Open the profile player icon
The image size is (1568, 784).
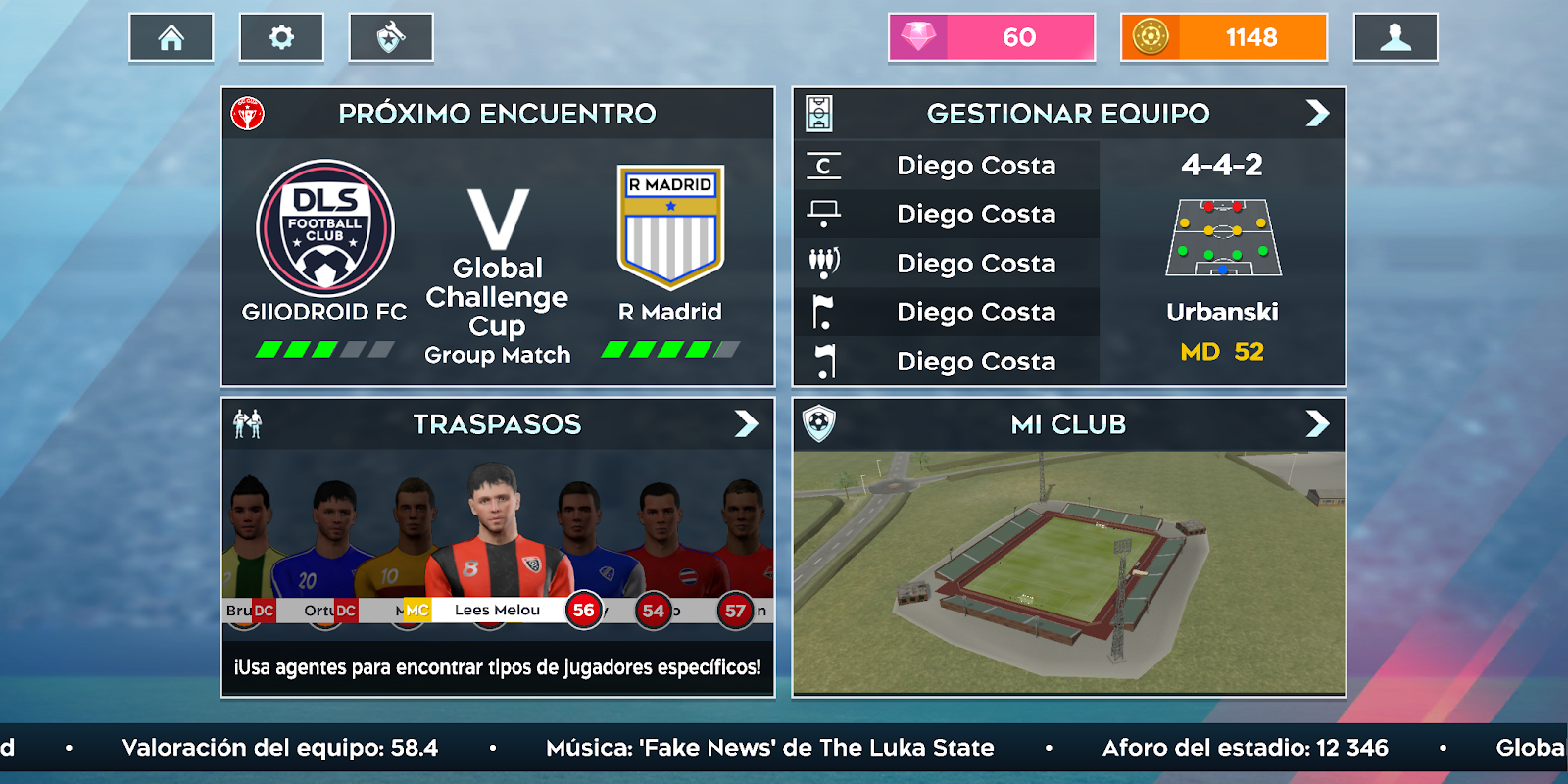click(1396, 37)
